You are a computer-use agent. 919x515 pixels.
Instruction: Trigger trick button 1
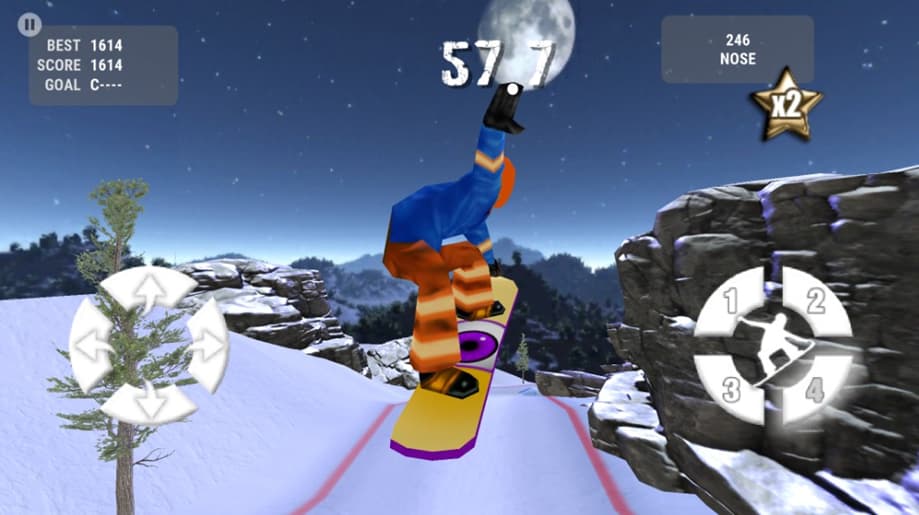click(x=732, y=302)
